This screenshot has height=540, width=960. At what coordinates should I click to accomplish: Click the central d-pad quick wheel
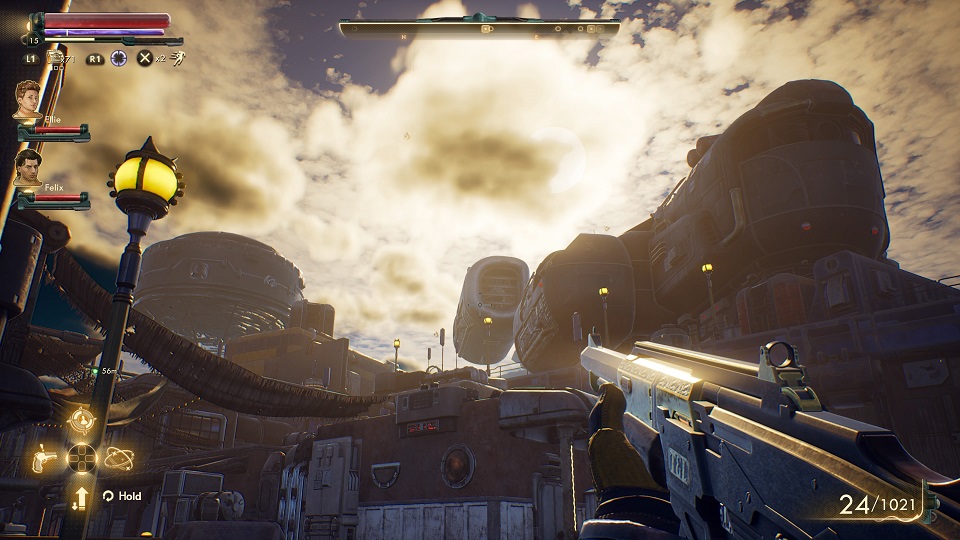(81, 459)
